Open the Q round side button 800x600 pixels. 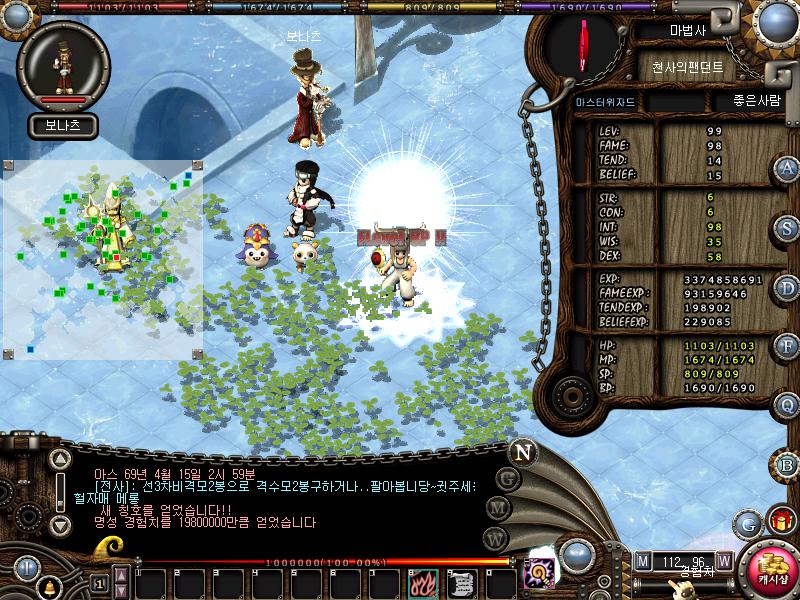[x=786, y=404]
